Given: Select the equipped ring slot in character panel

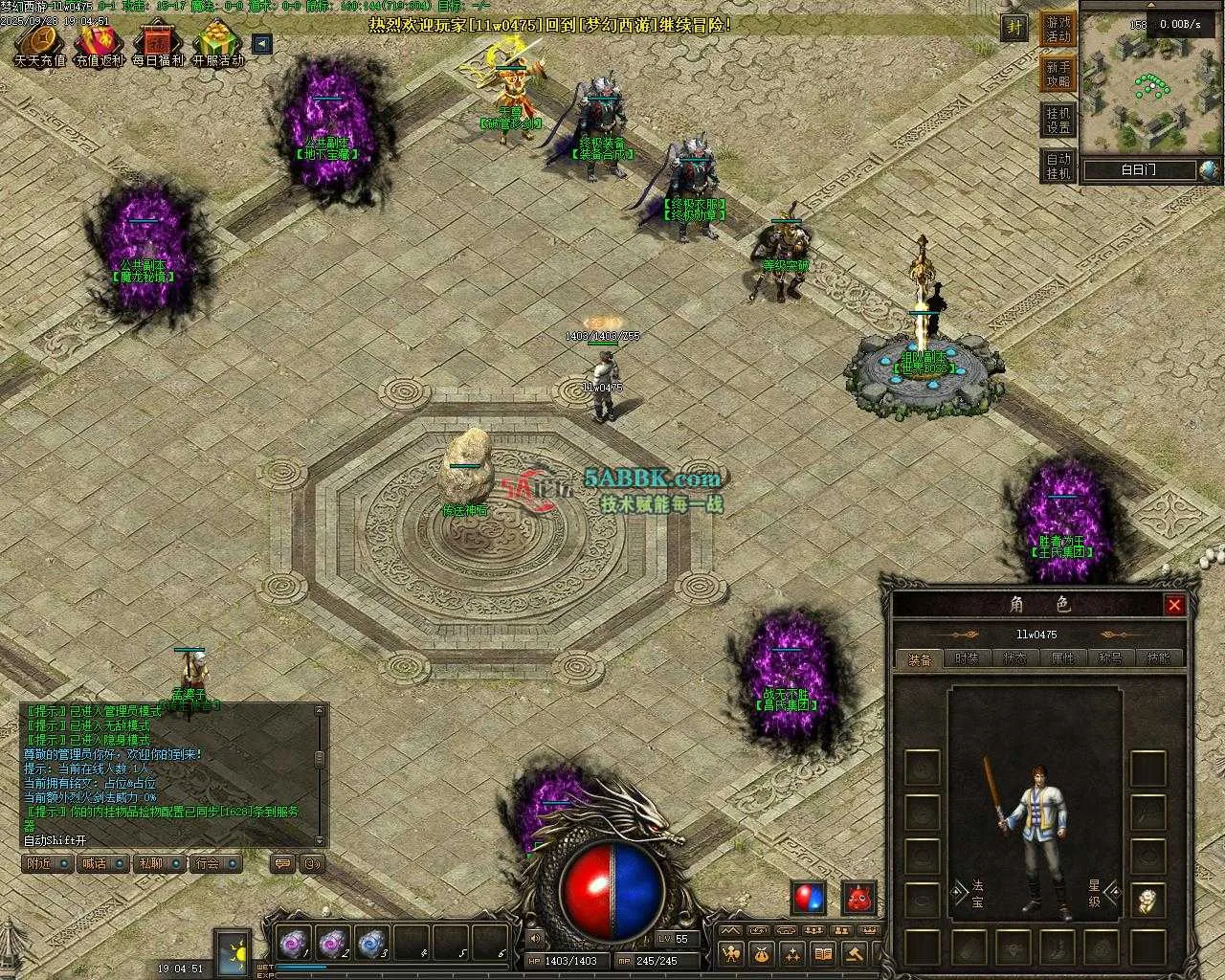Looking at the screenshot, I should tap(1147, 900).
